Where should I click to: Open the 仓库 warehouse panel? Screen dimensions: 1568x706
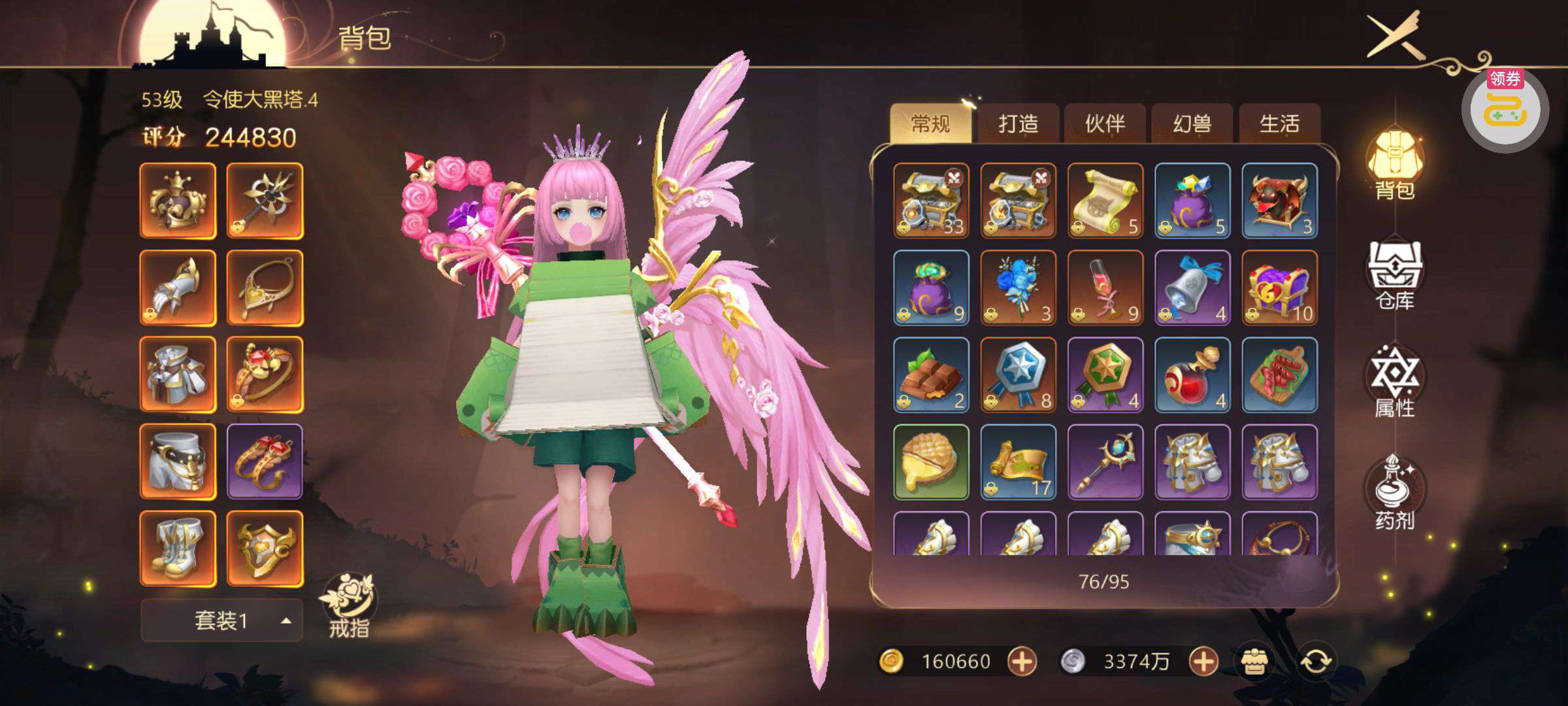1395,276
